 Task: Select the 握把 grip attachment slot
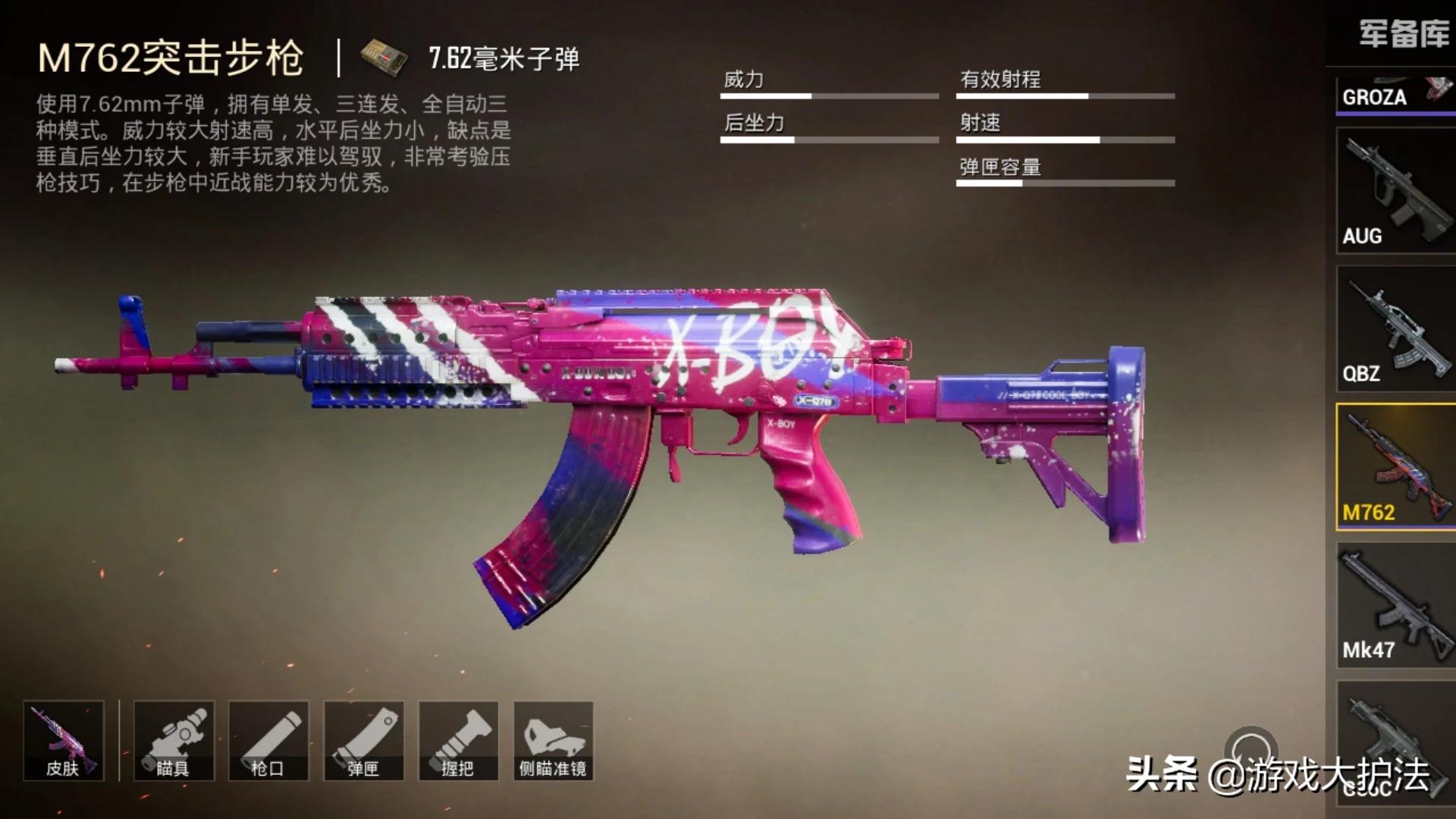(459, 741)
